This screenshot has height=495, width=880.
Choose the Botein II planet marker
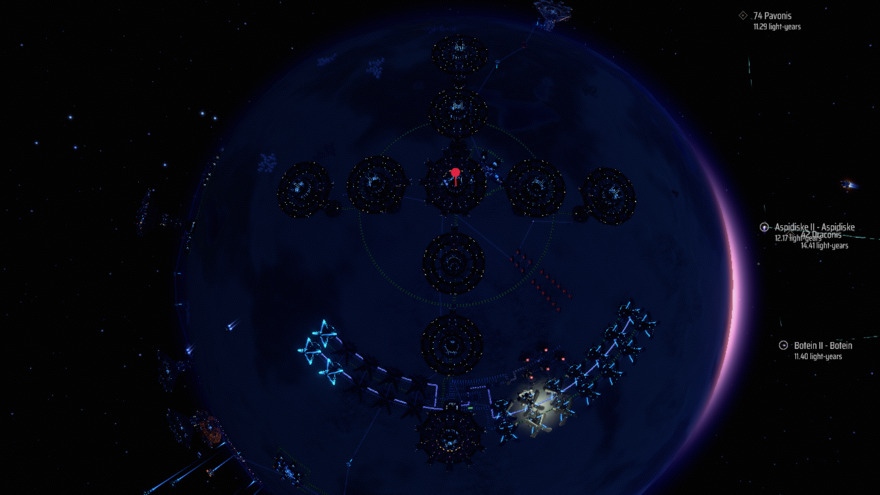click(784, 345)
